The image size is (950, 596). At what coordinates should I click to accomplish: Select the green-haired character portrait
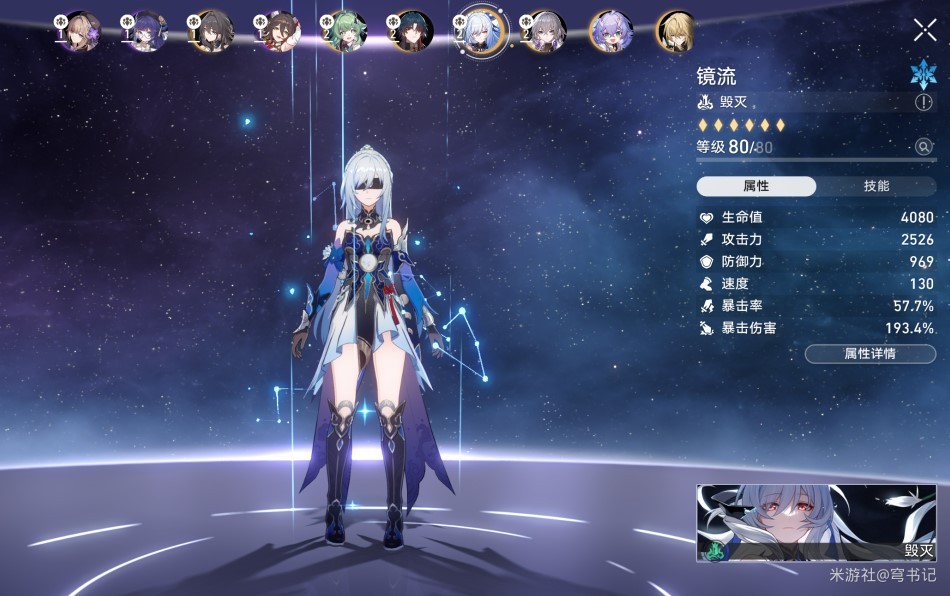pos(347,31)
